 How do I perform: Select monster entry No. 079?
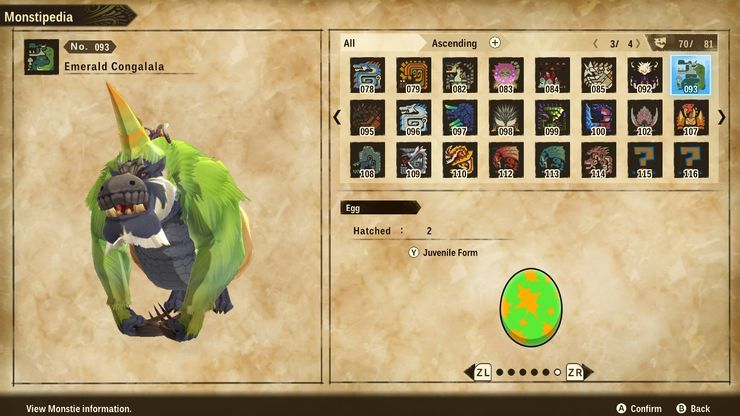click(x=413, y=74)
